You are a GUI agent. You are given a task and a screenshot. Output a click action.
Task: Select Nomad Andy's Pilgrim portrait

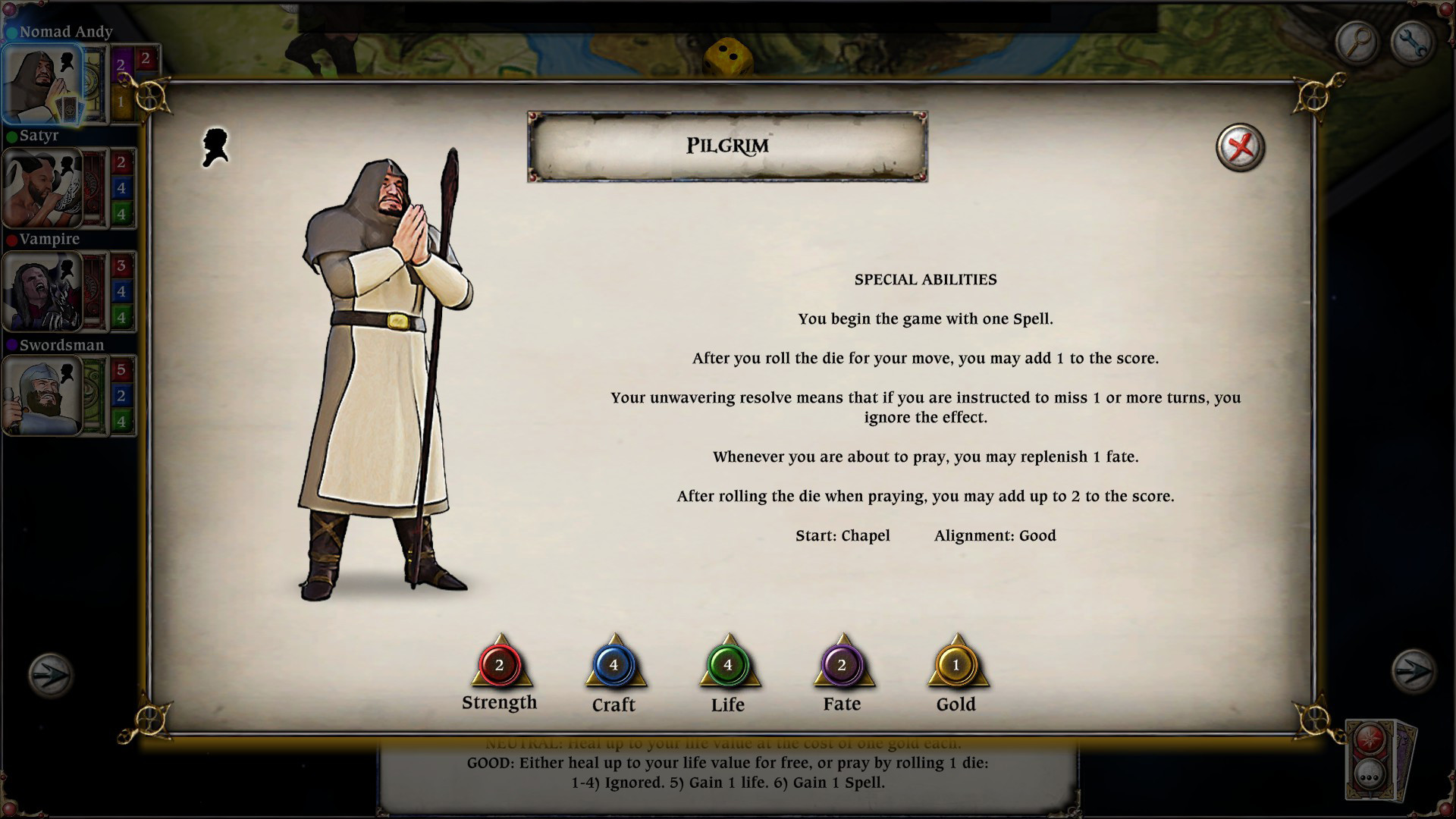tap(42, 84)
